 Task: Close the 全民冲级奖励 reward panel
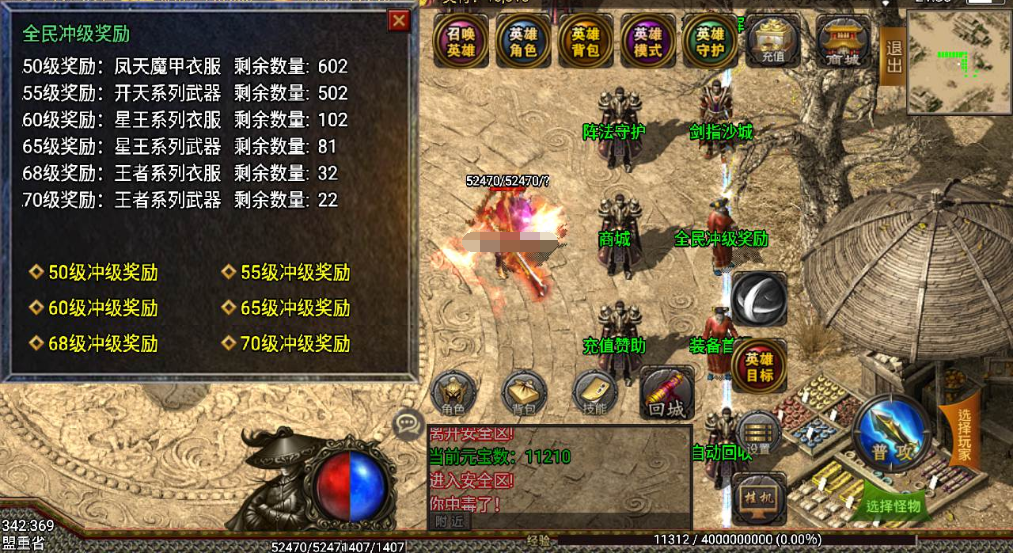pyautogui.click(x=399, y=20)
